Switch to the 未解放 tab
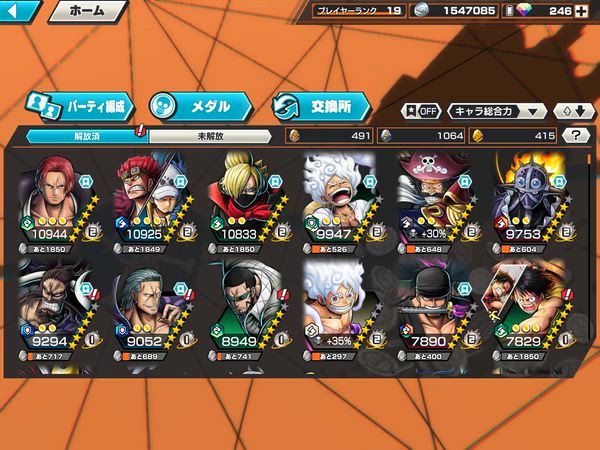Image resolution: width=600 pixels, height=450 pixels. (x=210, y=136)
